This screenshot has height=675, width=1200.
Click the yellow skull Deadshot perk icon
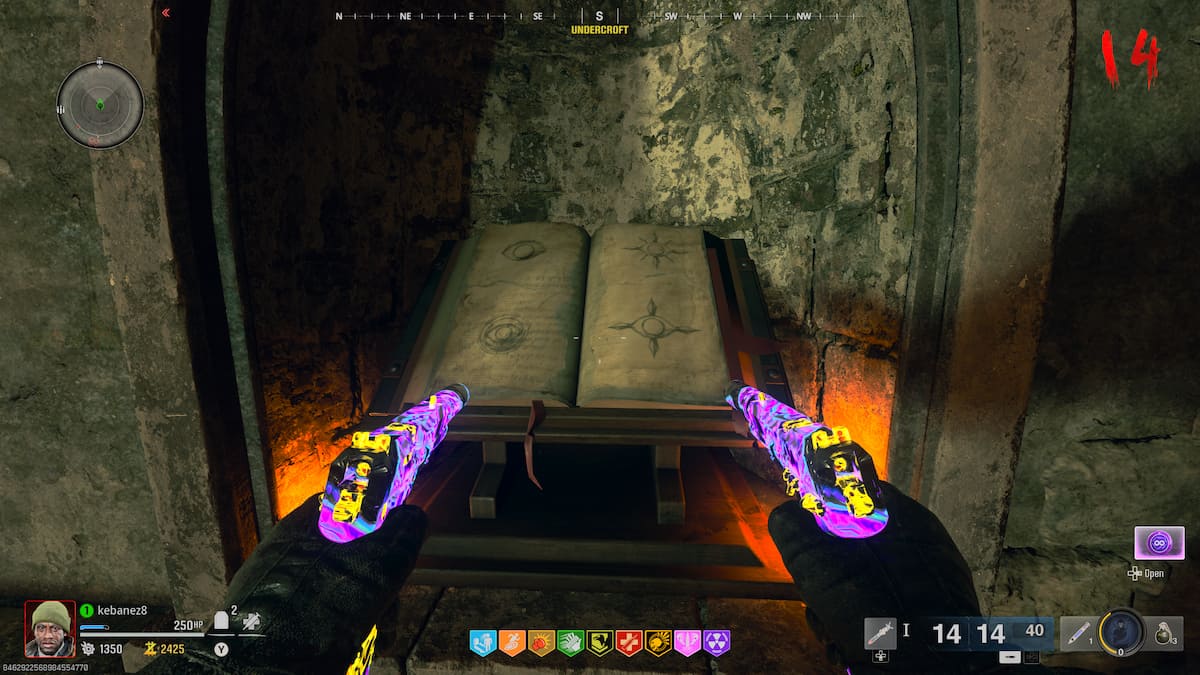pos(658,643)
